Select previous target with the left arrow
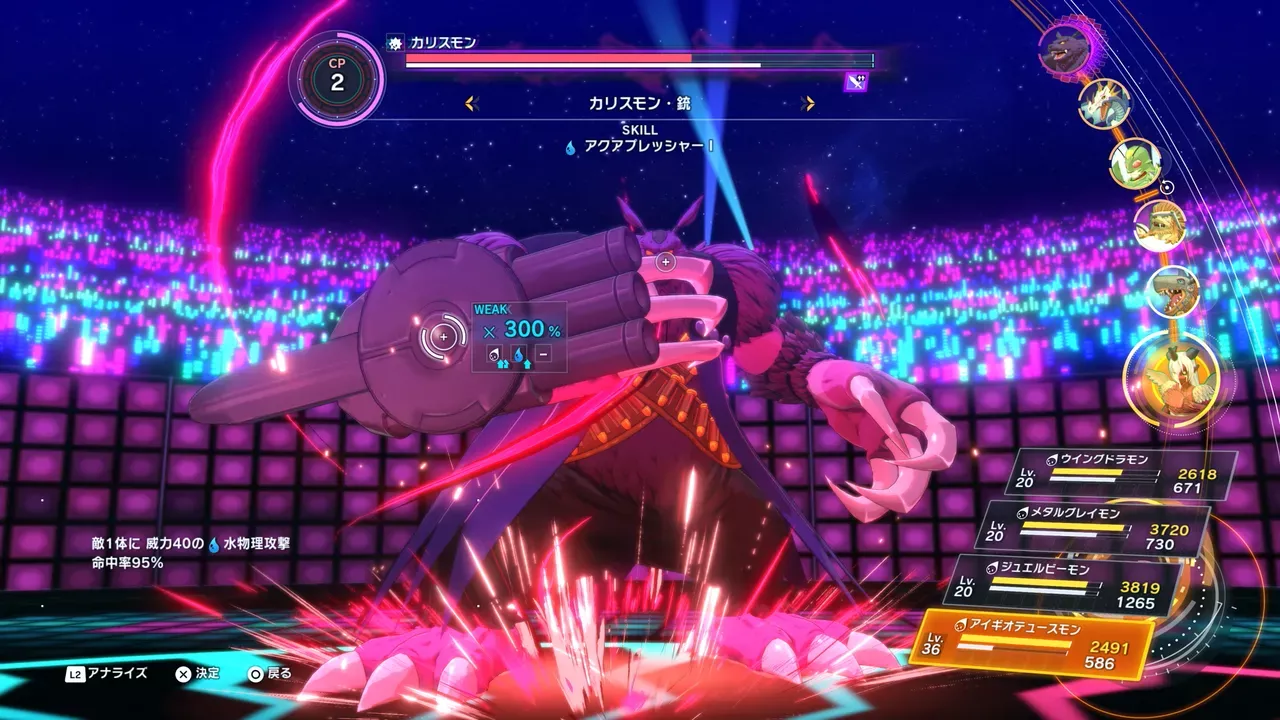 [x=472, y=103]
